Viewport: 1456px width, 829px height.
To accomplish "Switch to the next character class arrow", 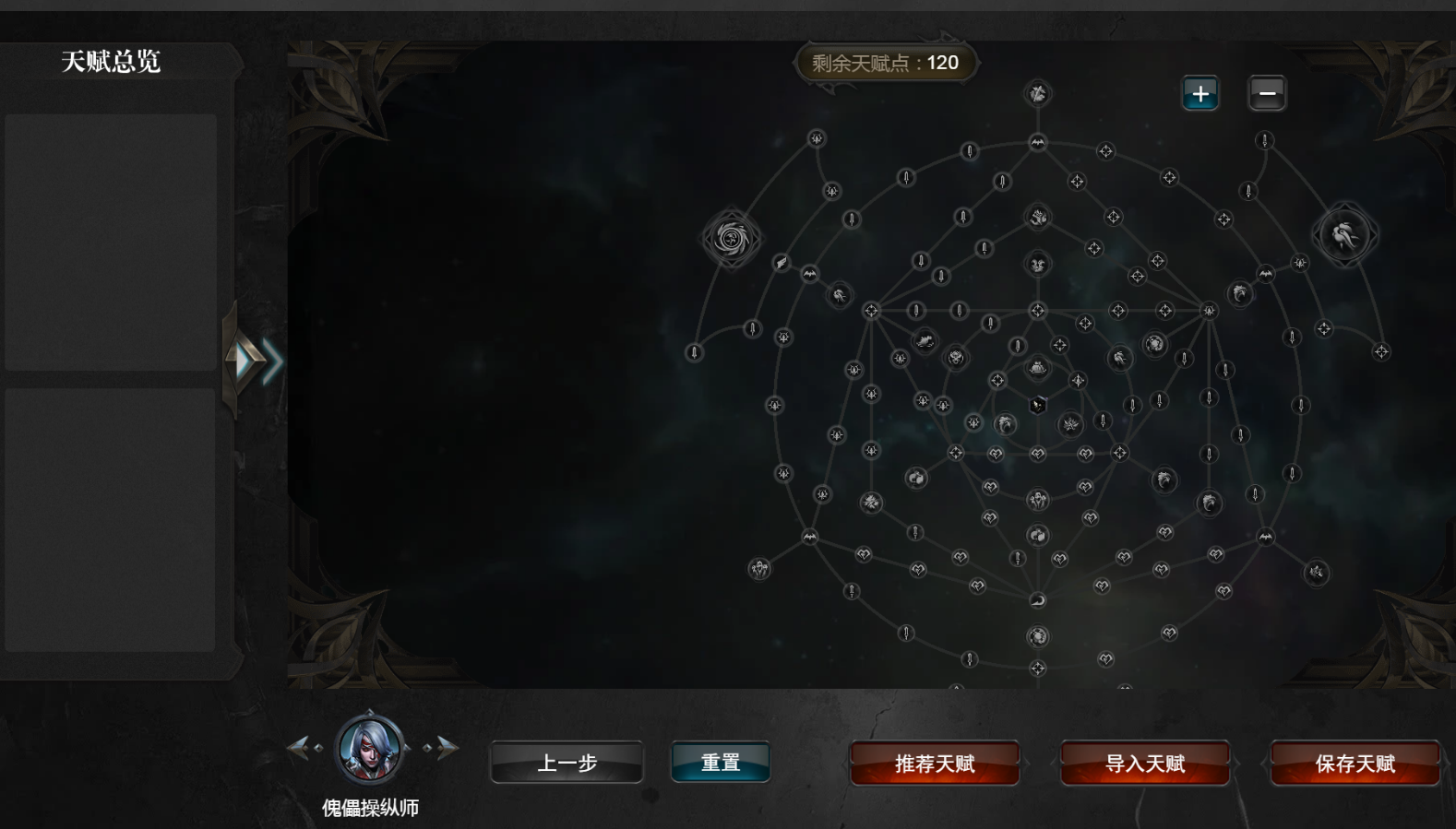I will coord(447,747).
